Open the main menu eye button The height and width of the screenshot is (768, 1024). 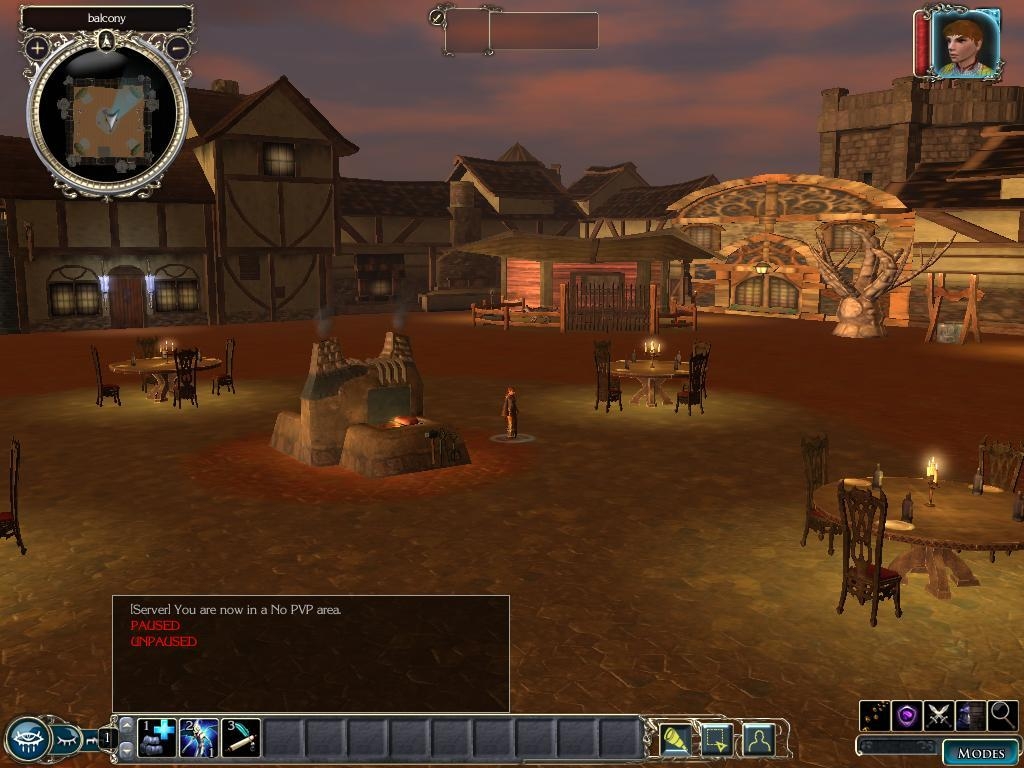(26, 740)
